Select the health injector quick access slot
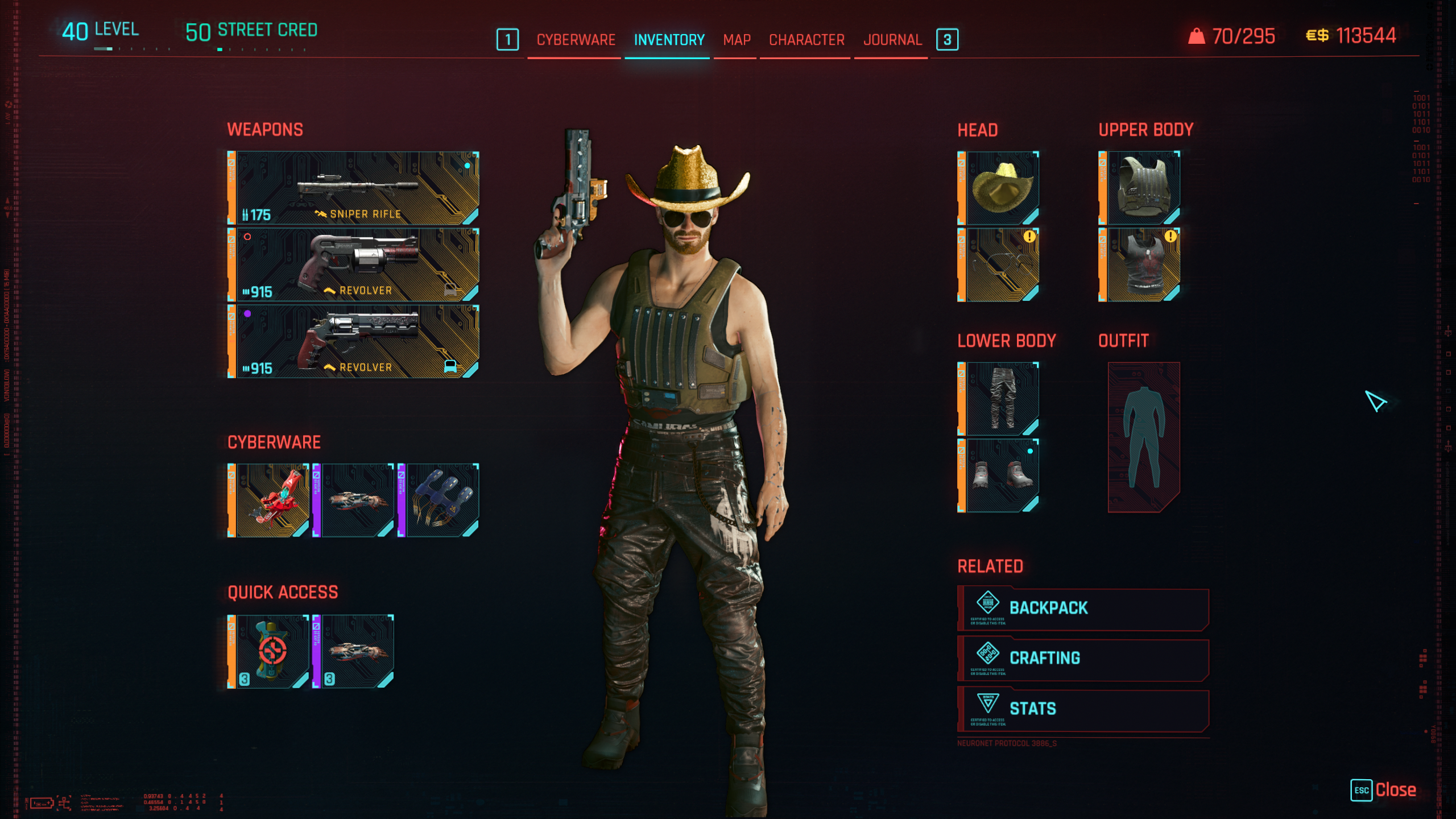Viewport: 1456px width, 819px height. (268, 652)
